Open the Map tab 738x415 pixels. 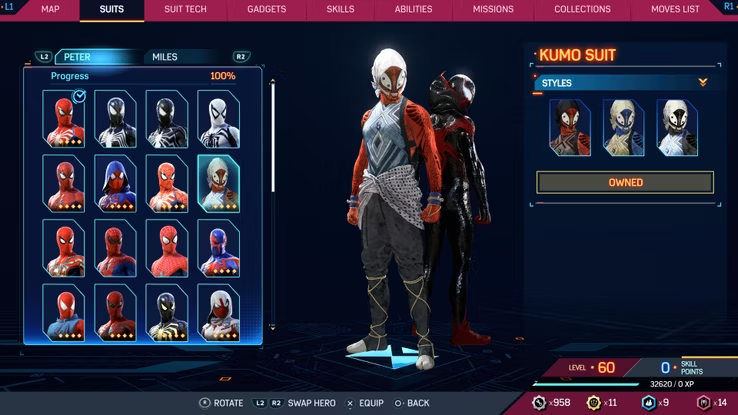pos(50,9)
